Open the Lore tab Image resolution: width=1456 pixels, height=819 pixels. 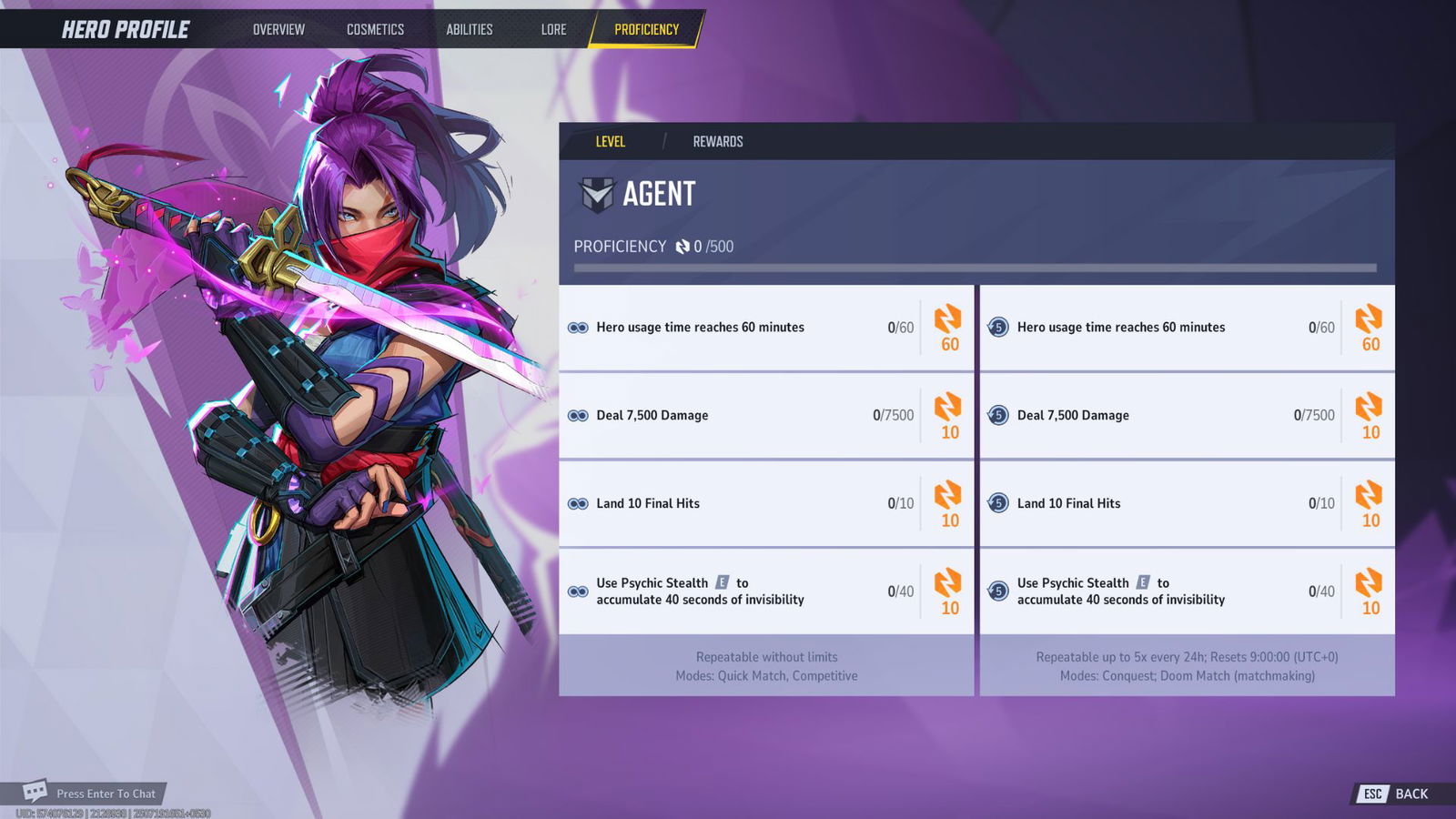[553, 29]
